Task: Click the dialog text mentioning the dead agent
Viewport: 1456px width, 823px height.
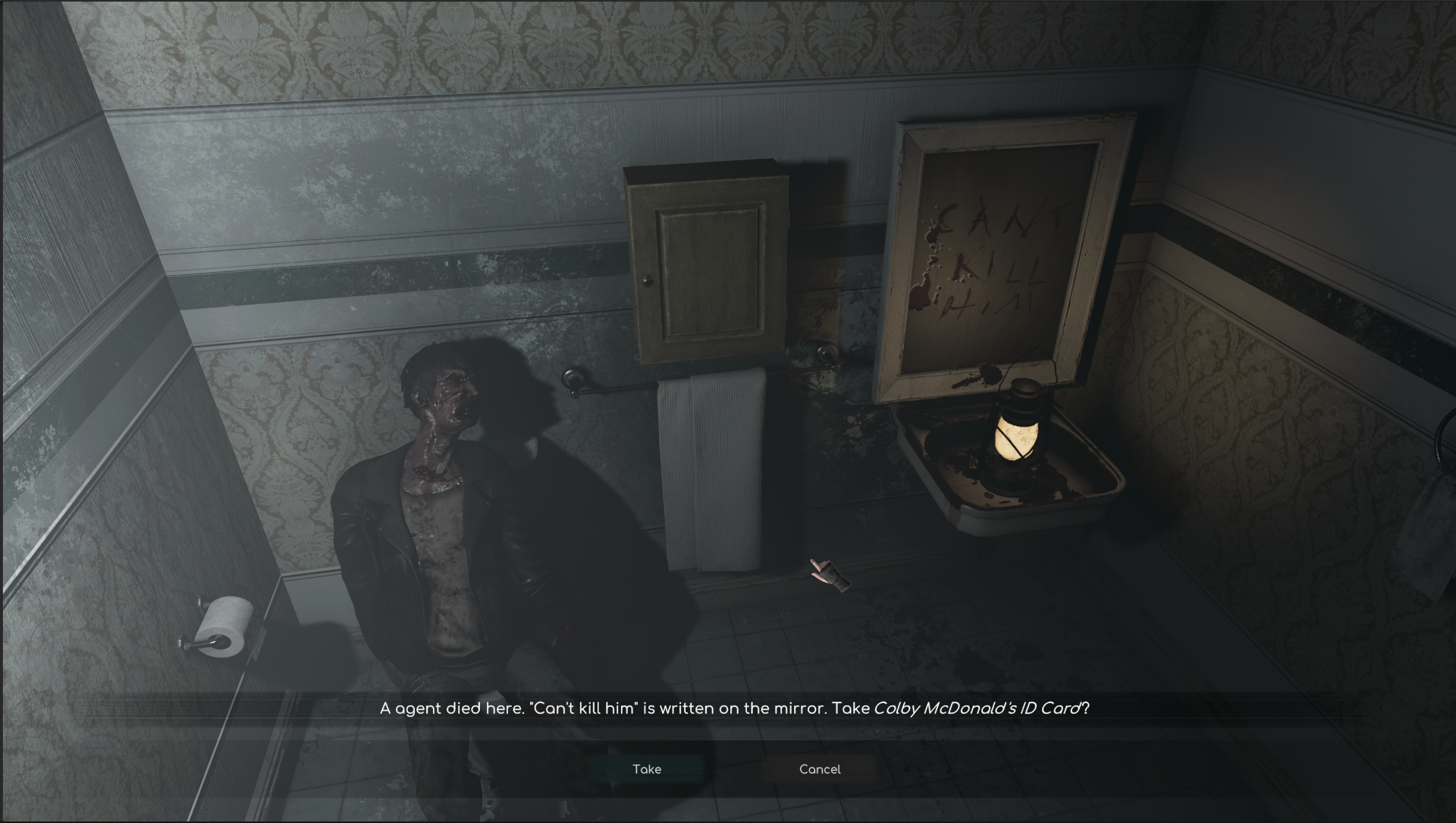Action: [599, 708]
